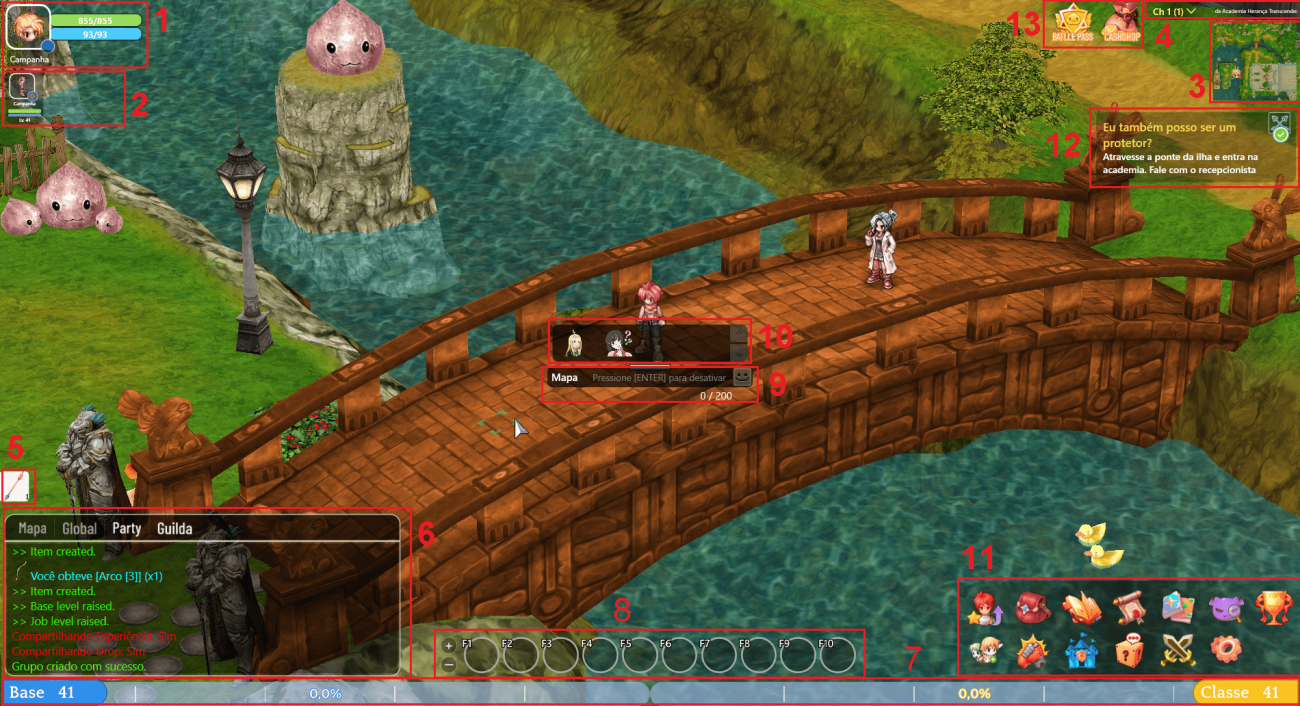Switch to the Mapa chat tab
This screenshot has width=1300, height=706.
[x=32, y=528]
